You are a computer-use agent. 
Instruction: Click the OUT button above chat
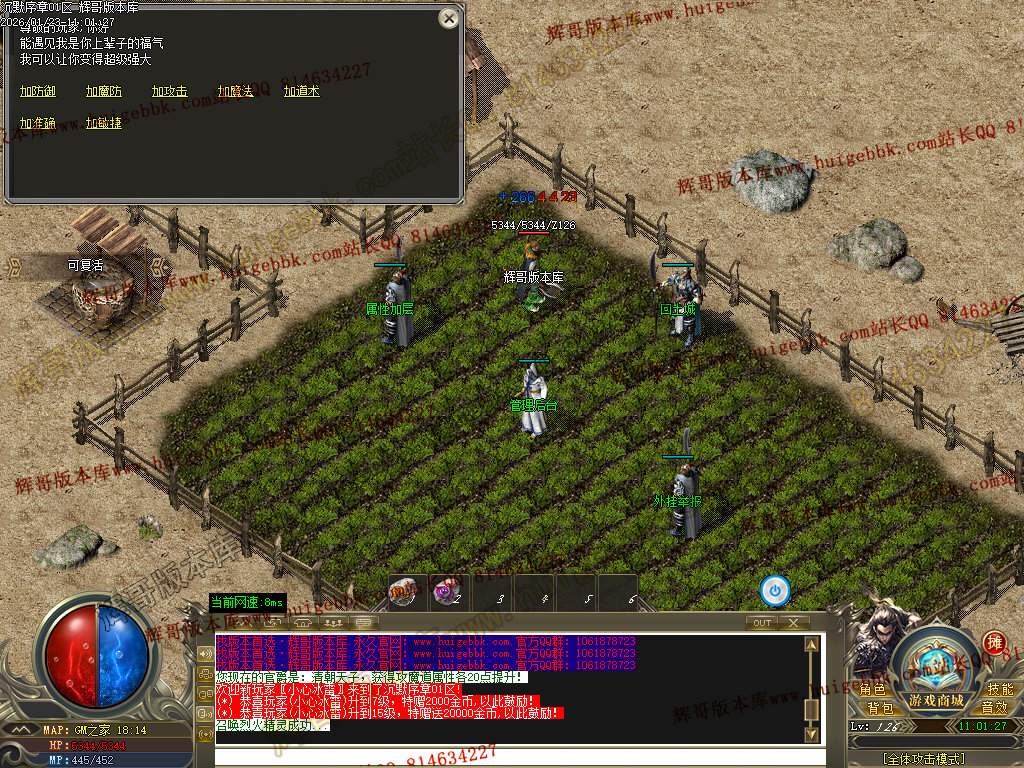pyautogui.click(x=762, y=622)
